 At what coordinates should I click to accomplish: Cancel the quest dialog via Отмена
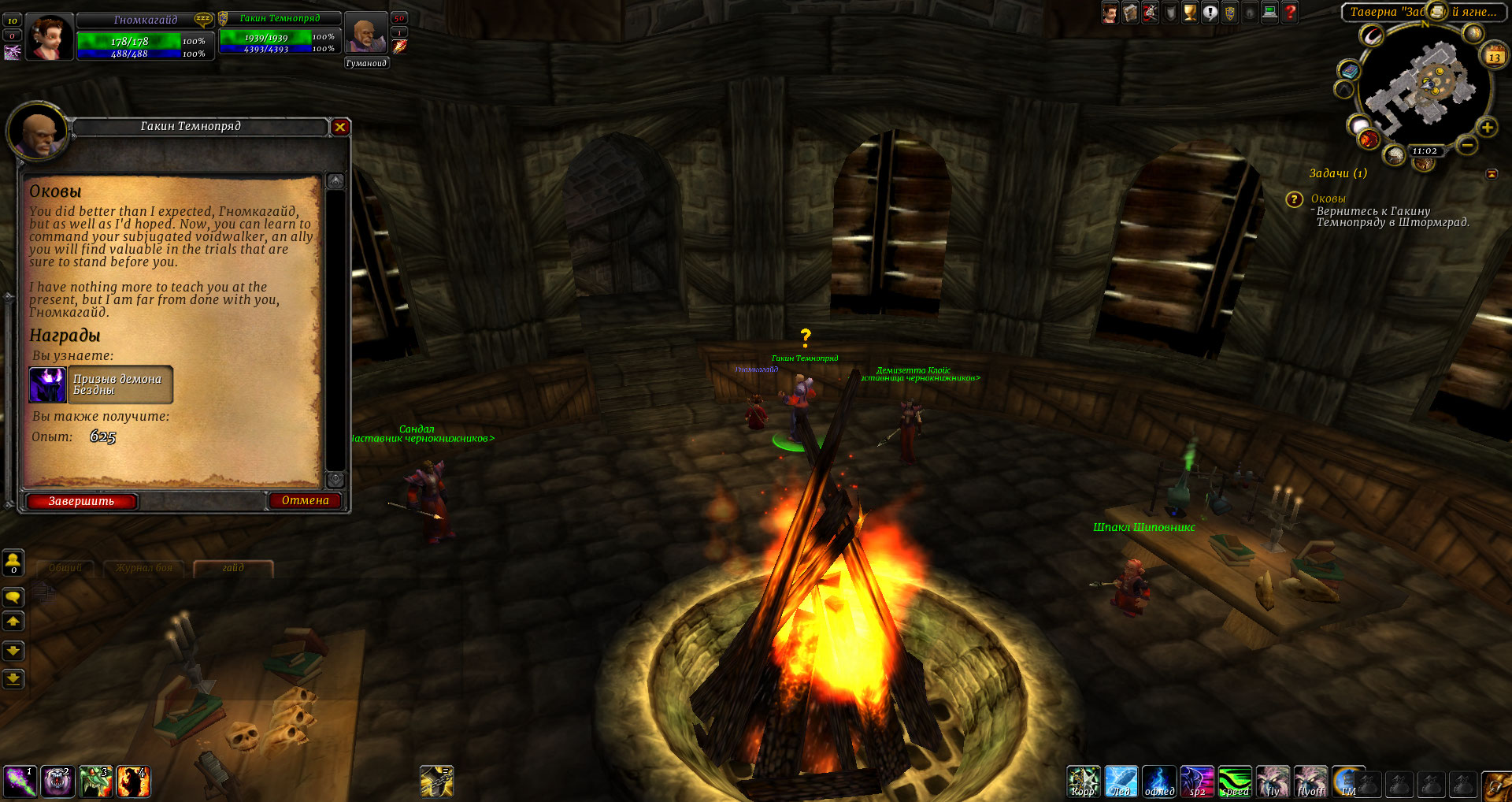305,500
